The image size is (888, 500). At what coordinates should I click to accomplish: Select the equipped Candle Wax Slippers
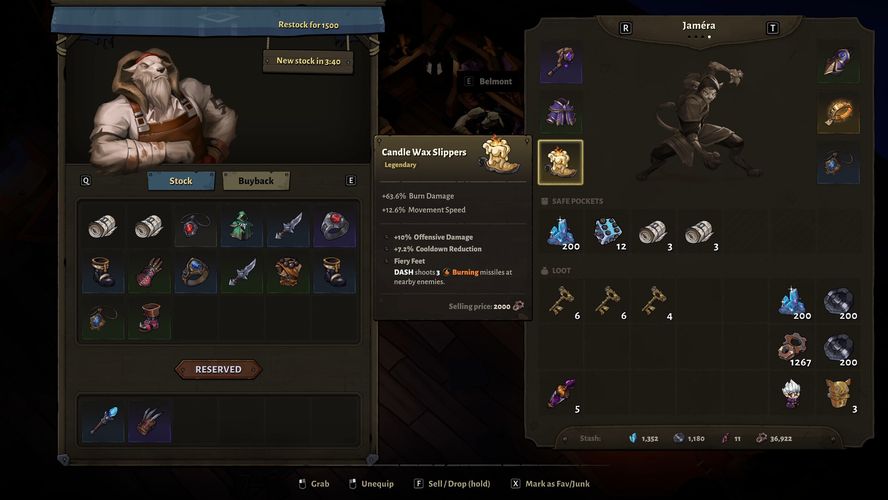560,163
